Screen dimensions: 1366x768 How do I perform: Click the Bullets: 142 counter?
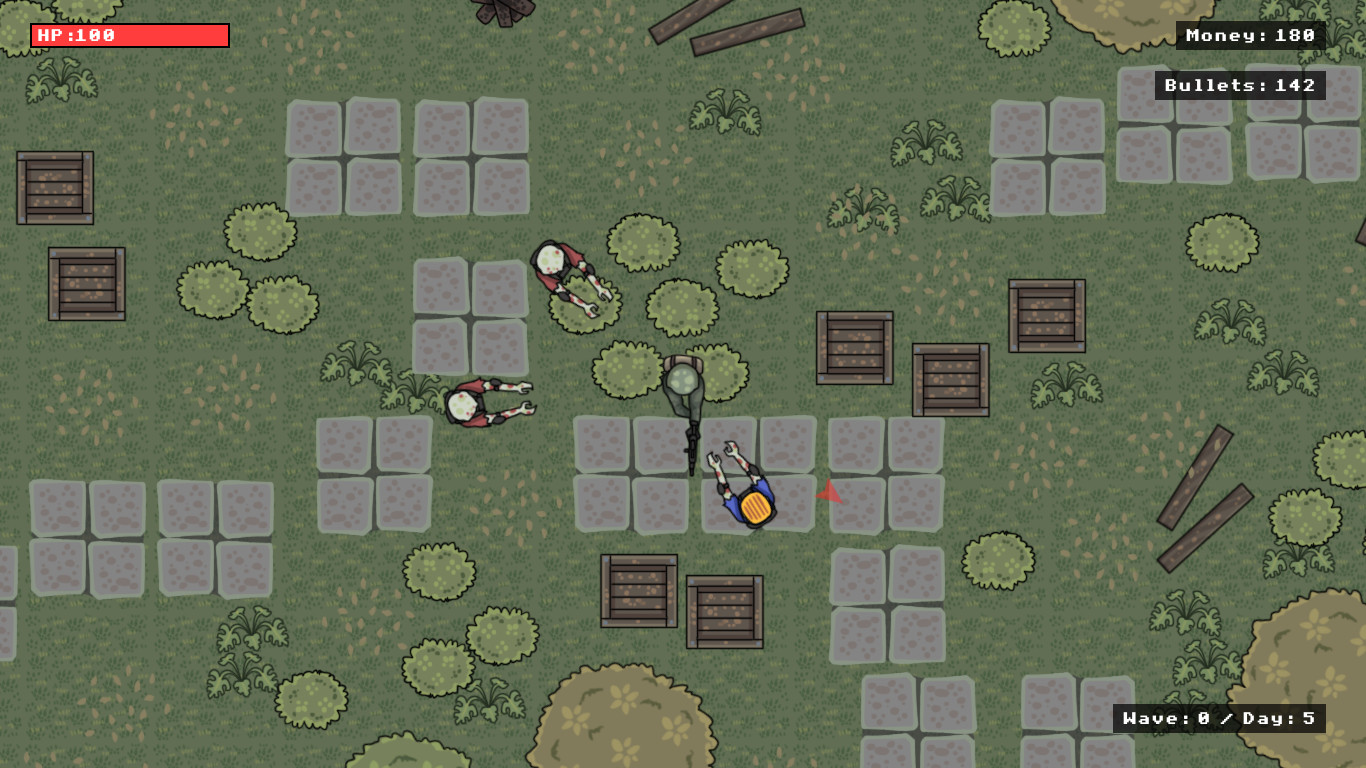pyautogui.click(x=1240, y=85)
